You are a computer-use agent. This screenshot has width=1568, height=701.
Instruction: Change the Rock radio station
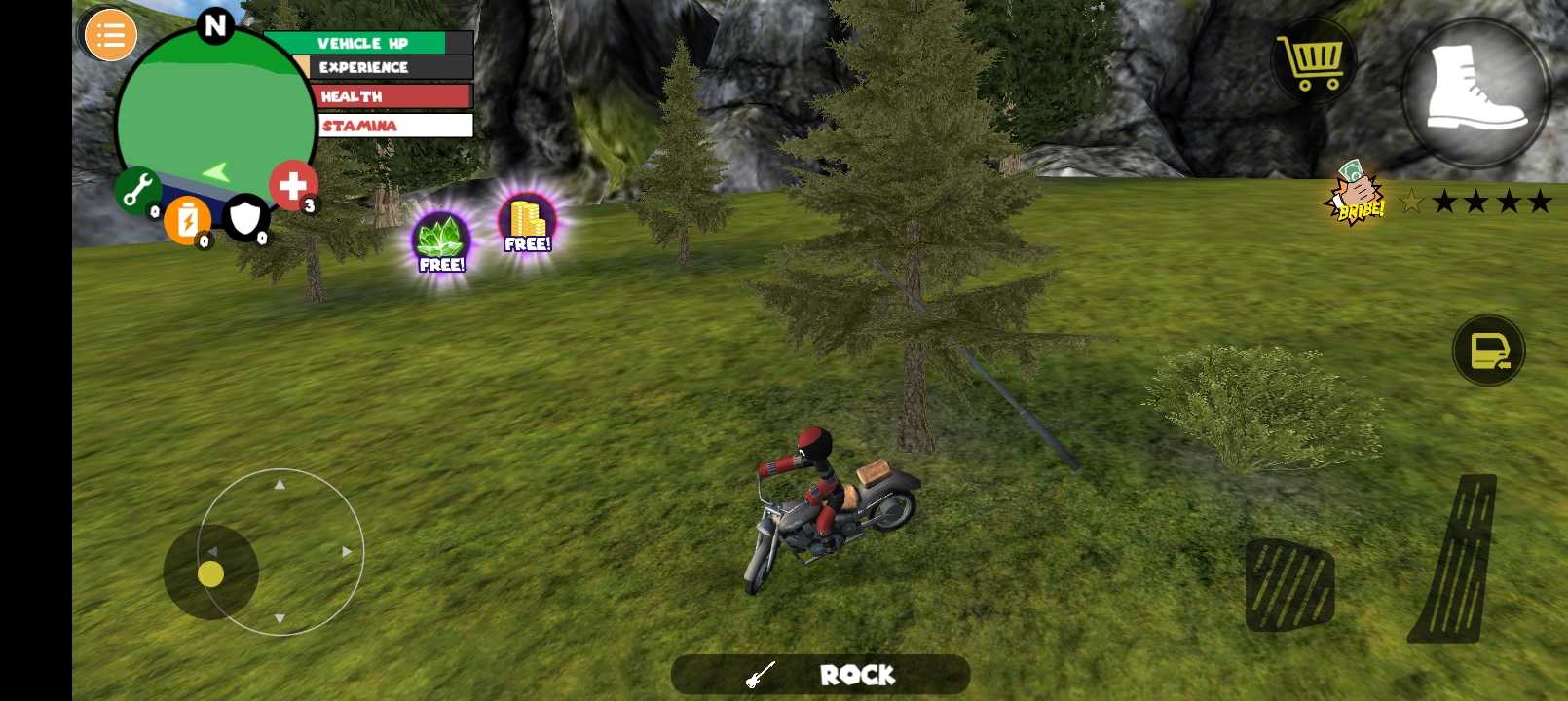point(820,675)
